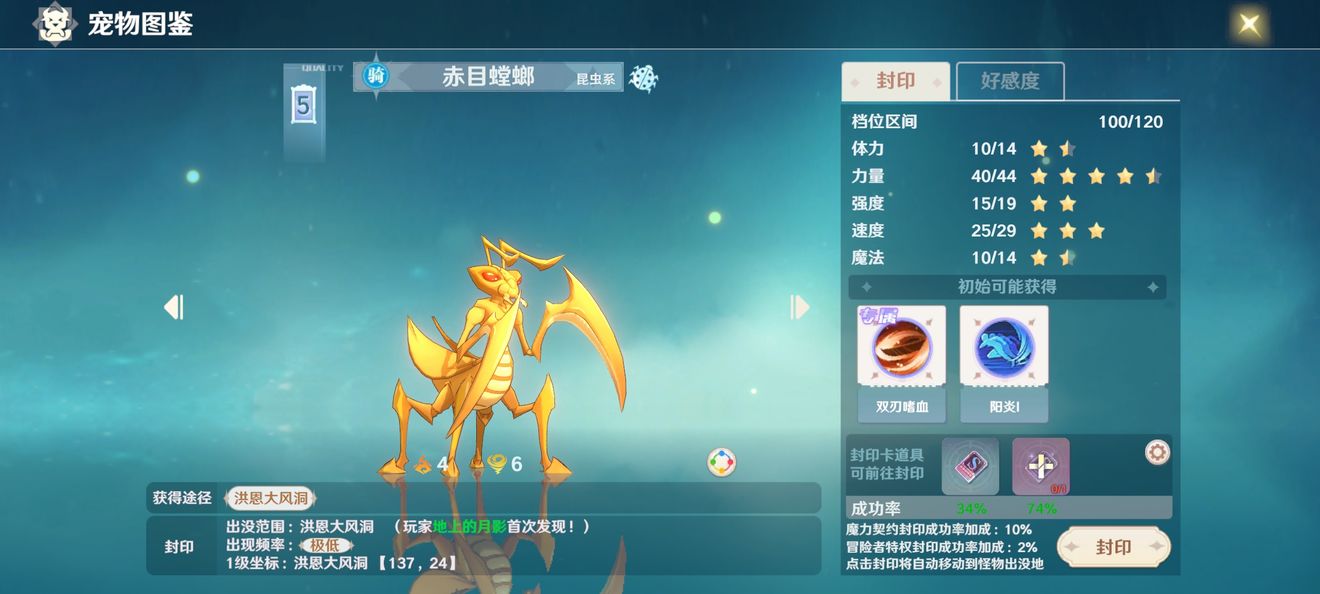This screenshot has width=1320, height=594.
Task: Click the pet encyclopedia bear icon
Action: pyautogui.click(x=55, y=24)
